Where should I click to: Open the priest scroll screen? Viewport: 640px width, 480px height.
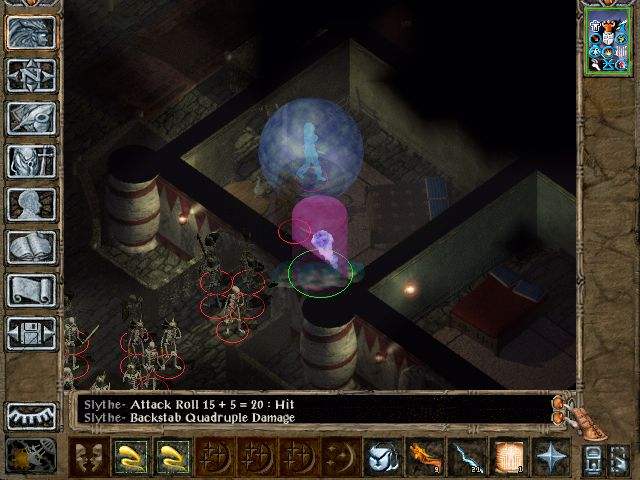[x=31, y=290]
